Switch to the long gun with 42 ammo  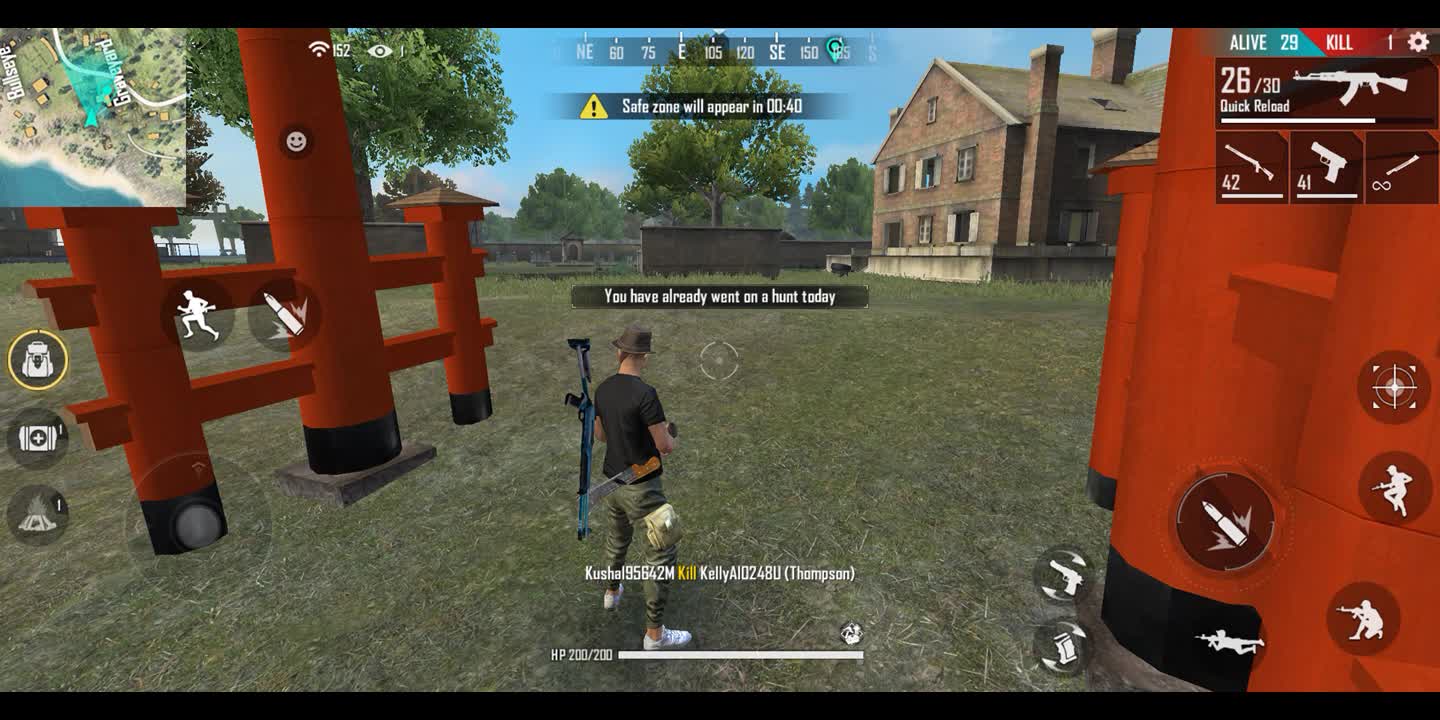[1251, 167]
